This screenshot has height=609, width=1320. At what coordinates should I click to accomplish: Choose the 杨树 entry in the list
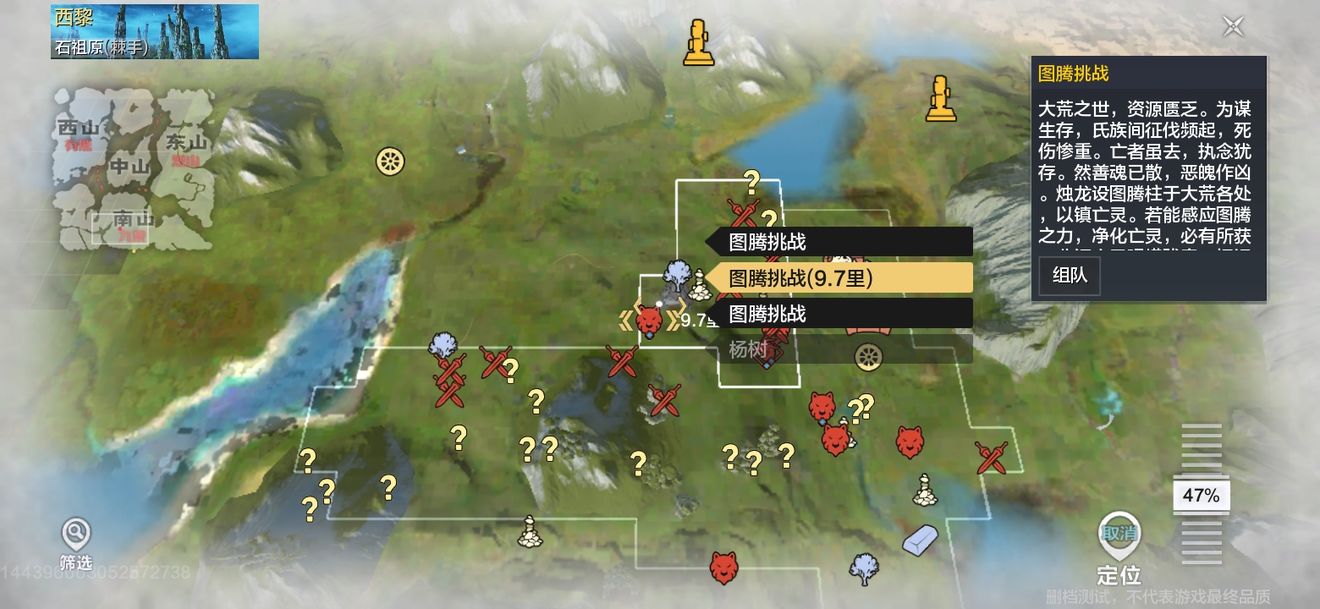(840, 349)
